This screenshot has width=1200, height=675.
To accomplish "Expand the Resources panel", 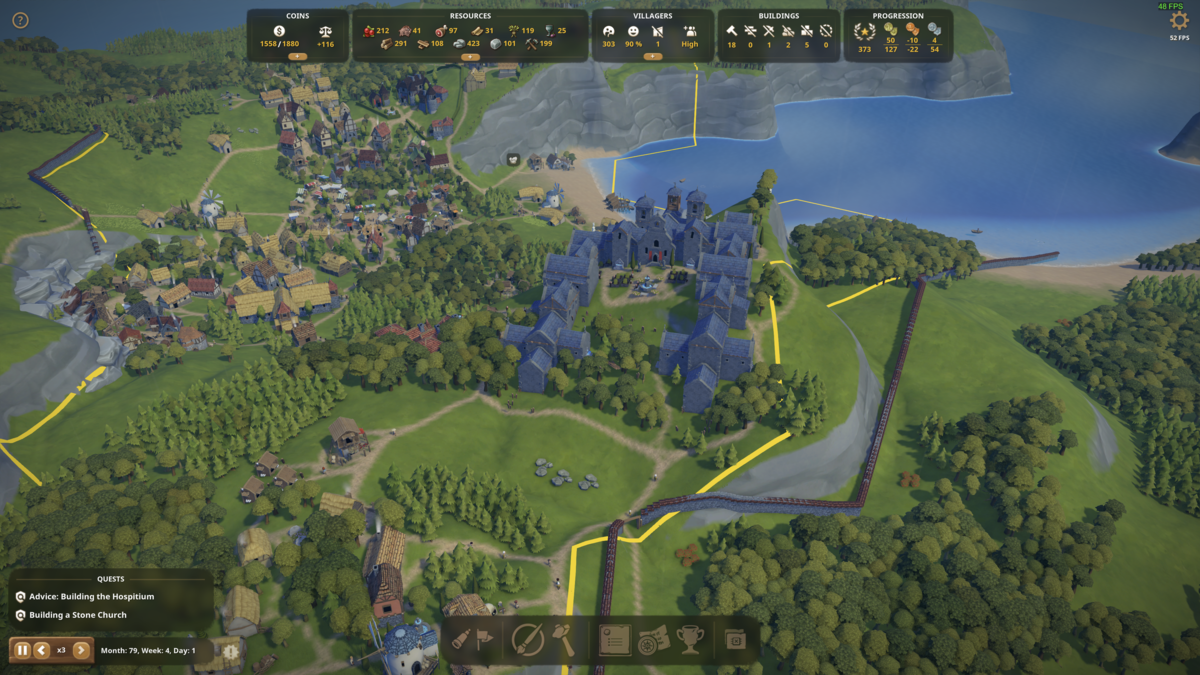I will [470, 57].
